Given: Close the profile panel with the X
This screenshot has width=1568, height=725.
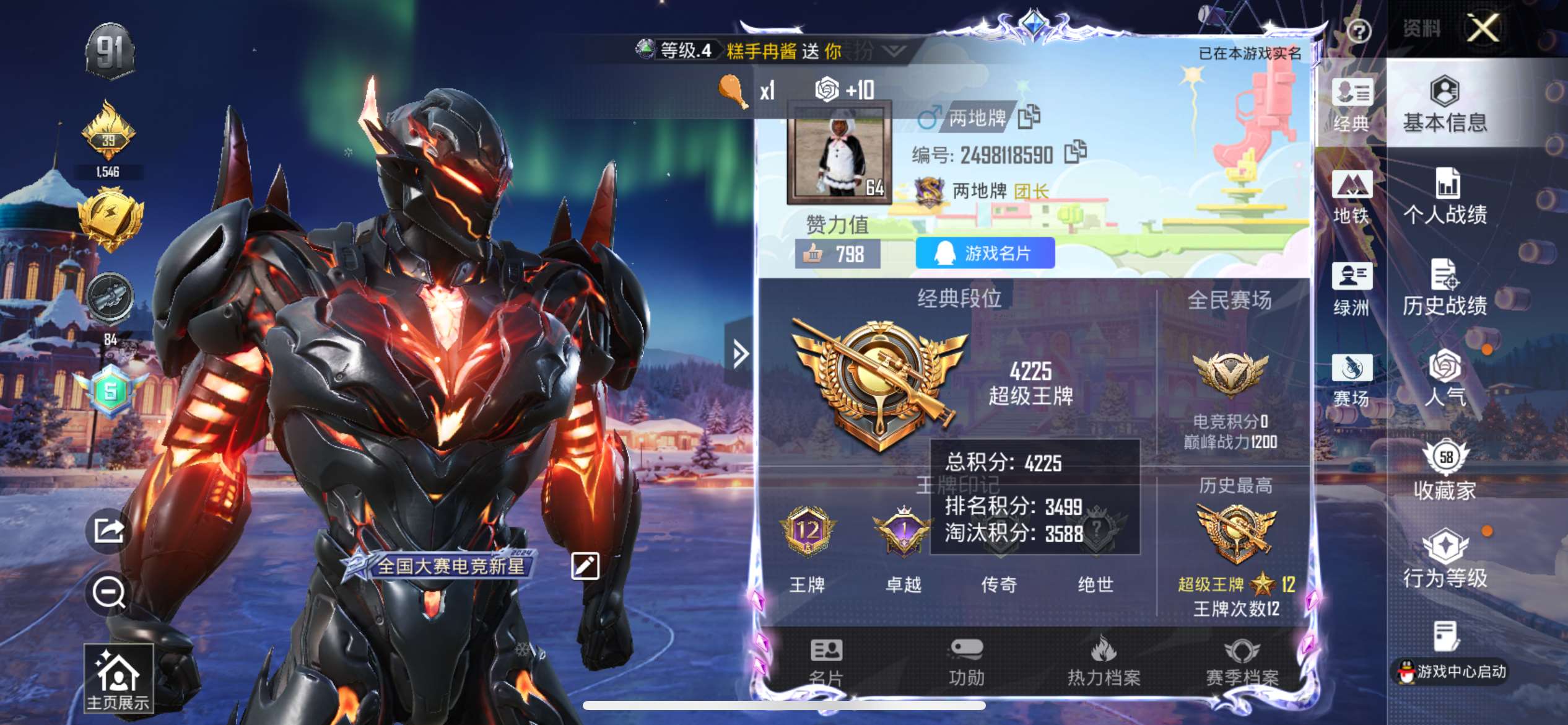Looking at the screenshot, I should point(1483,29).
